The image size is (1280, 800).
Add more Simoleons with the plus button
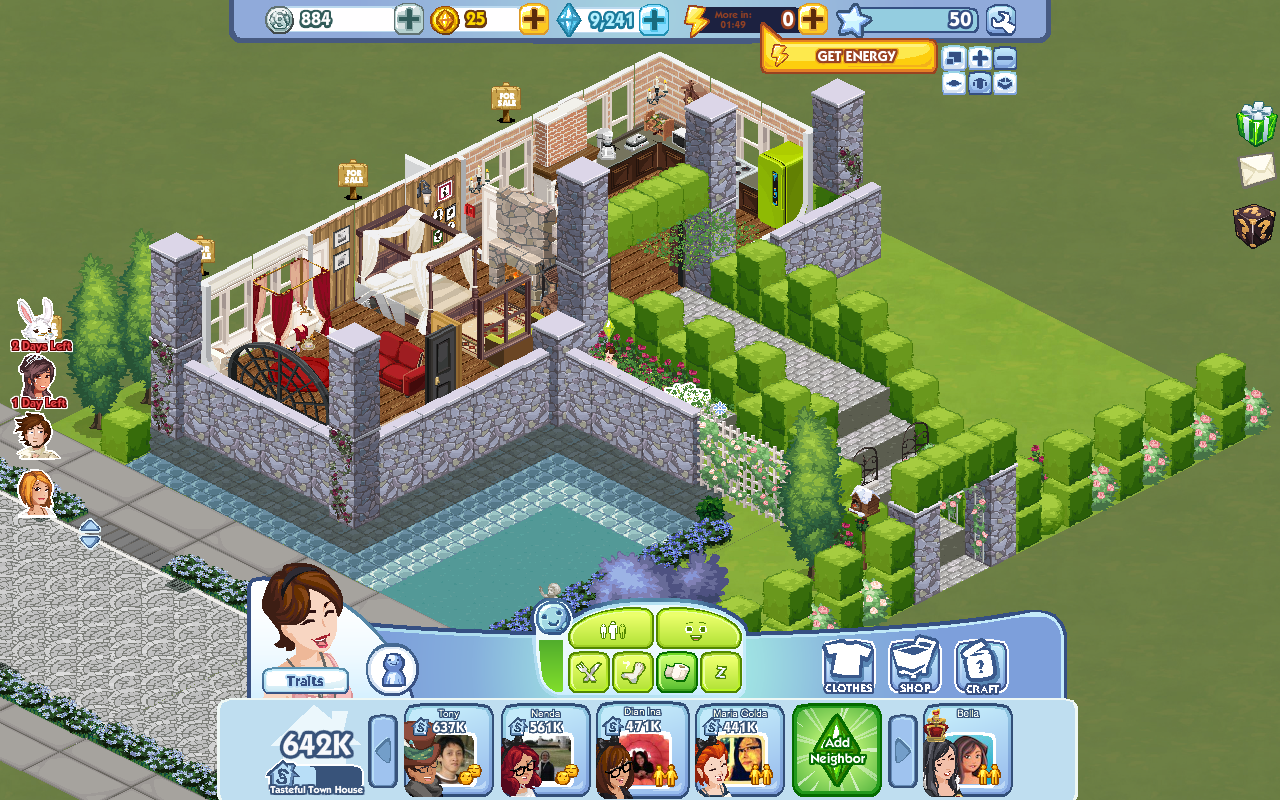(408, 19)
